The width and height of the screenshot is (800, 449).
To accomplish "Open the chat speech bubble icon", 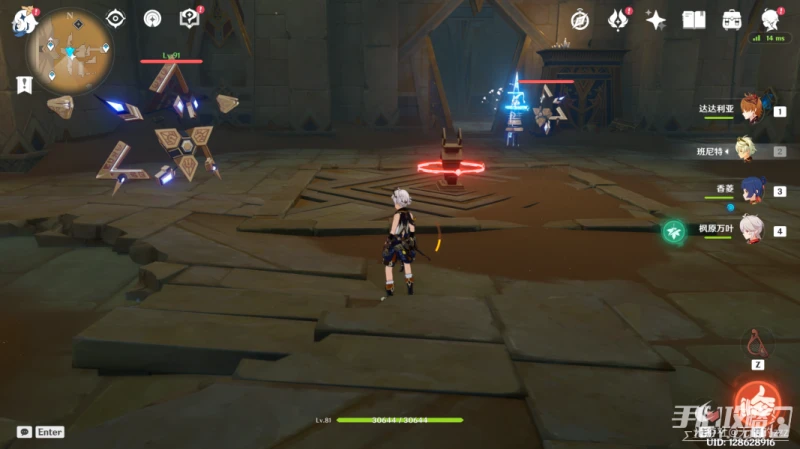I will (x=24, y=432).
